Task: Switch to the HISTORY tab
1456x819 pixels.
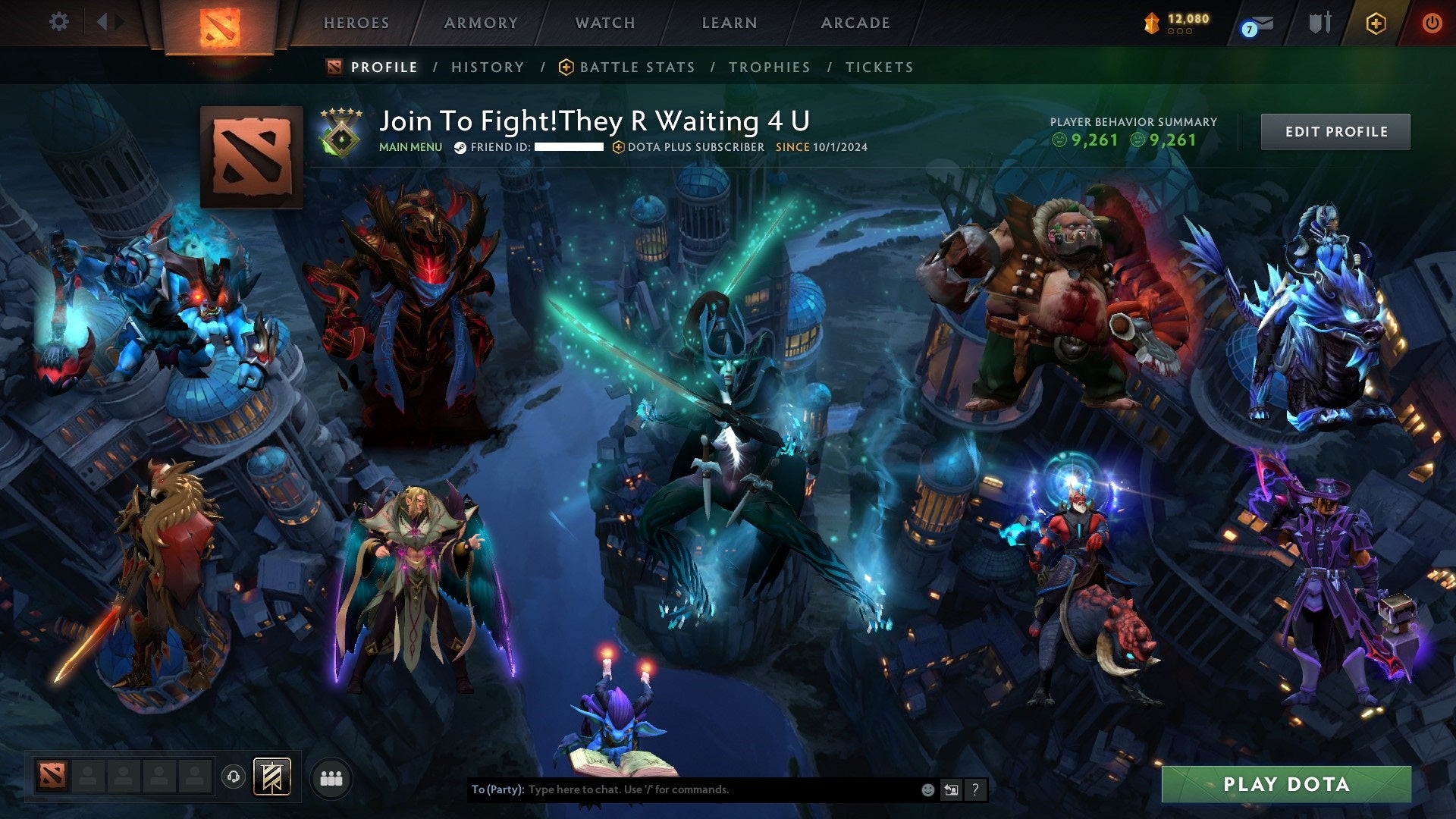Action: coord(488,67)
